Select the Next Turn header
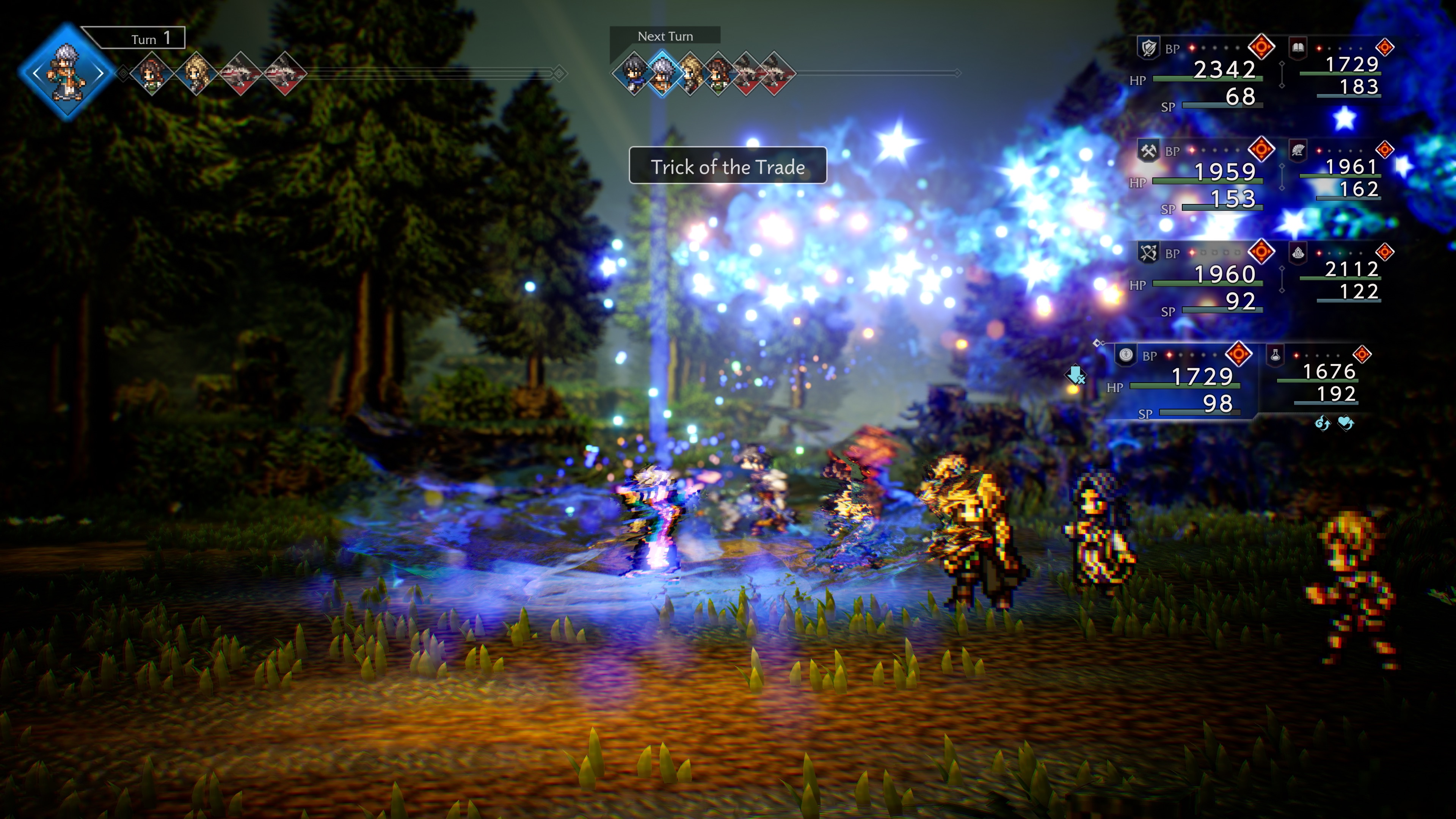Screen dimensions: 1456x819 tap(665, 36)
